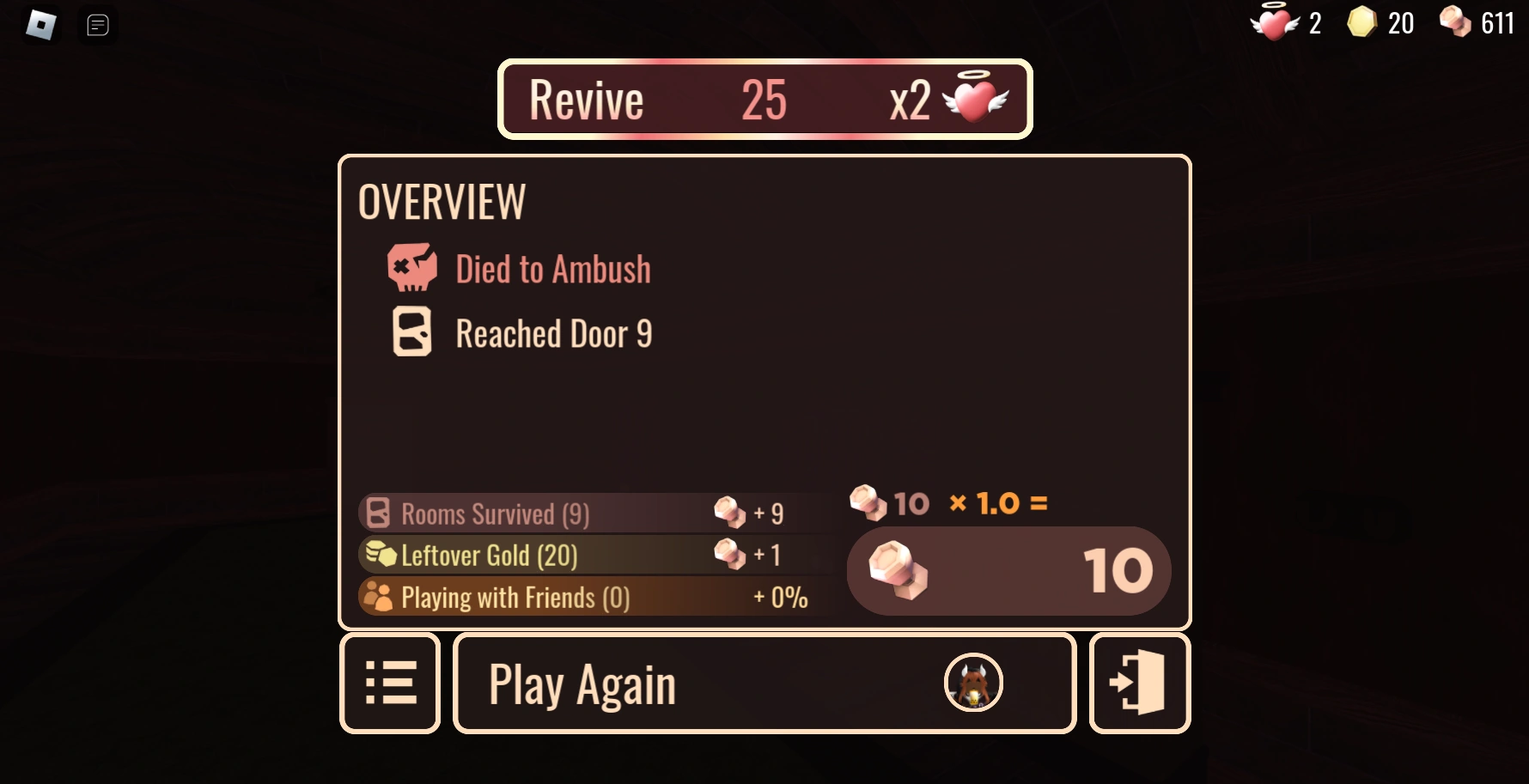Click the winged heart on the Revive button
The image size is (1529, 784).
[975, 99]
